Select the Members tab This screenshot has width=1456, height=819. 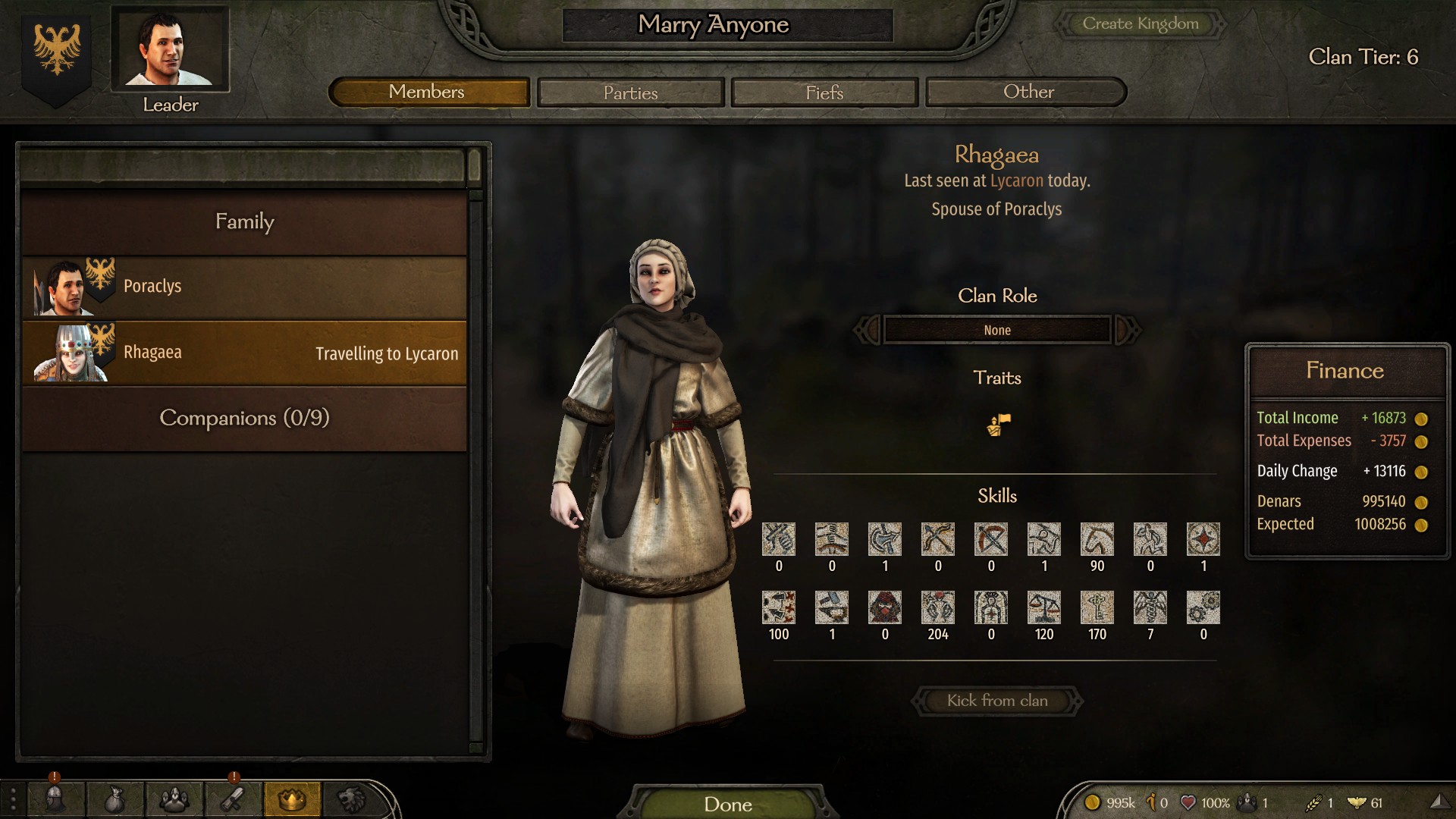(428, 93)
